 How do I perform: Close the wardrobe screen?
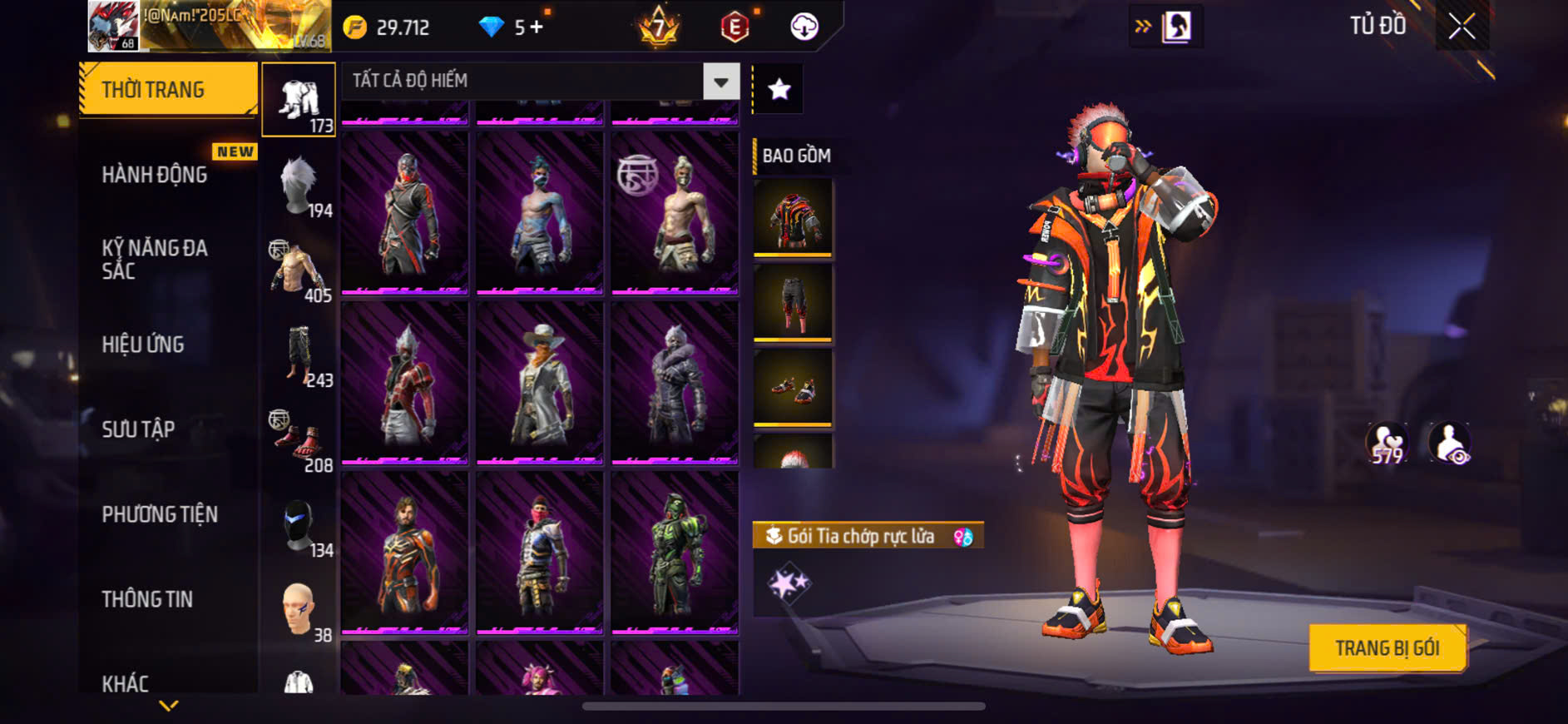[x=1462, y=27]
